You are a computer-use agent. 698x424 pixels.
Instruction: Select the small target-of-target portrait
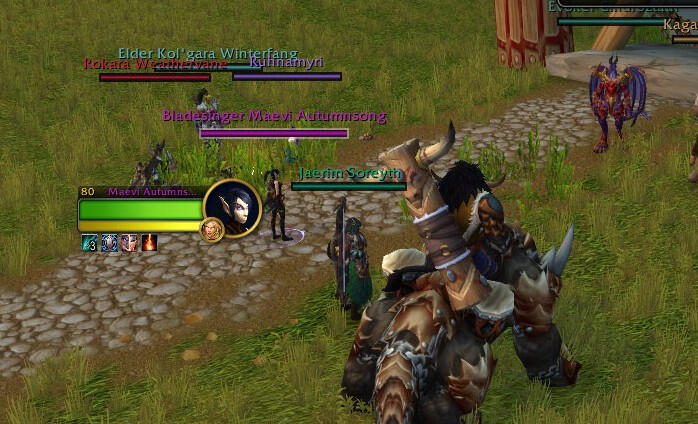pyautogui.click(x=212, y=230)
